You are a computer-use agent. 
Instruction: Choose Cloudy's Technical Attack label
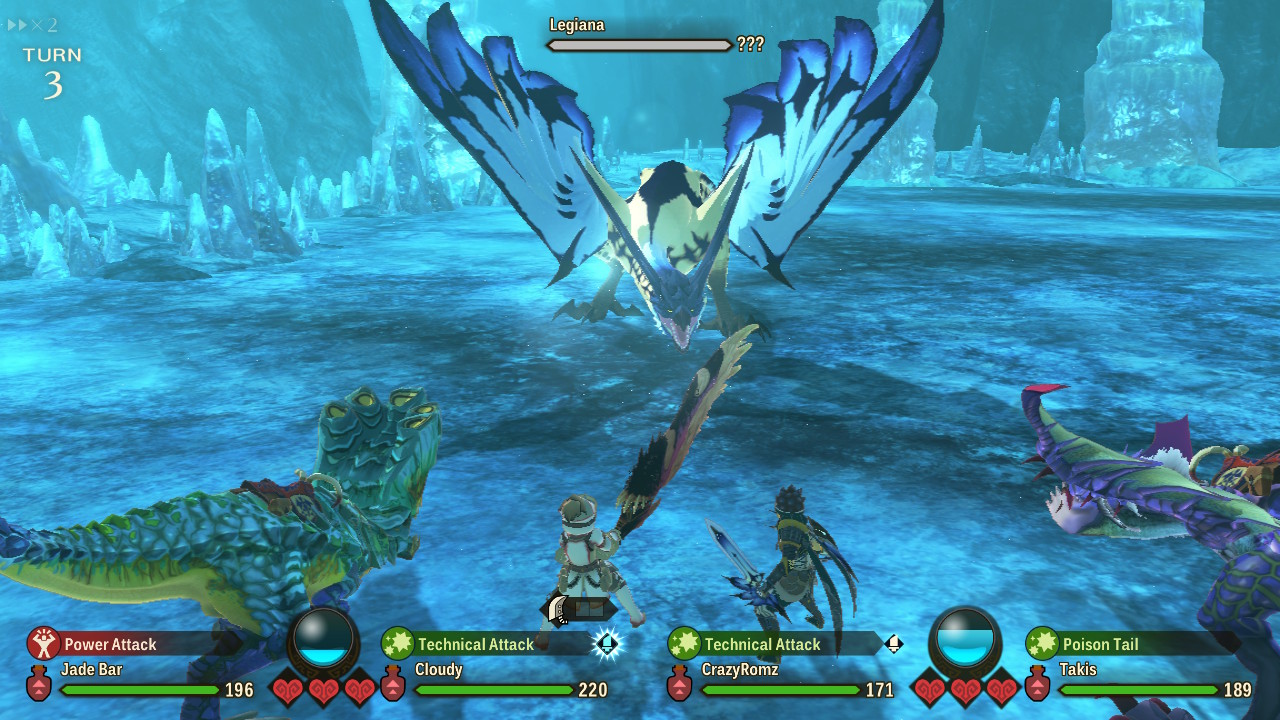[x=475, y=645]
